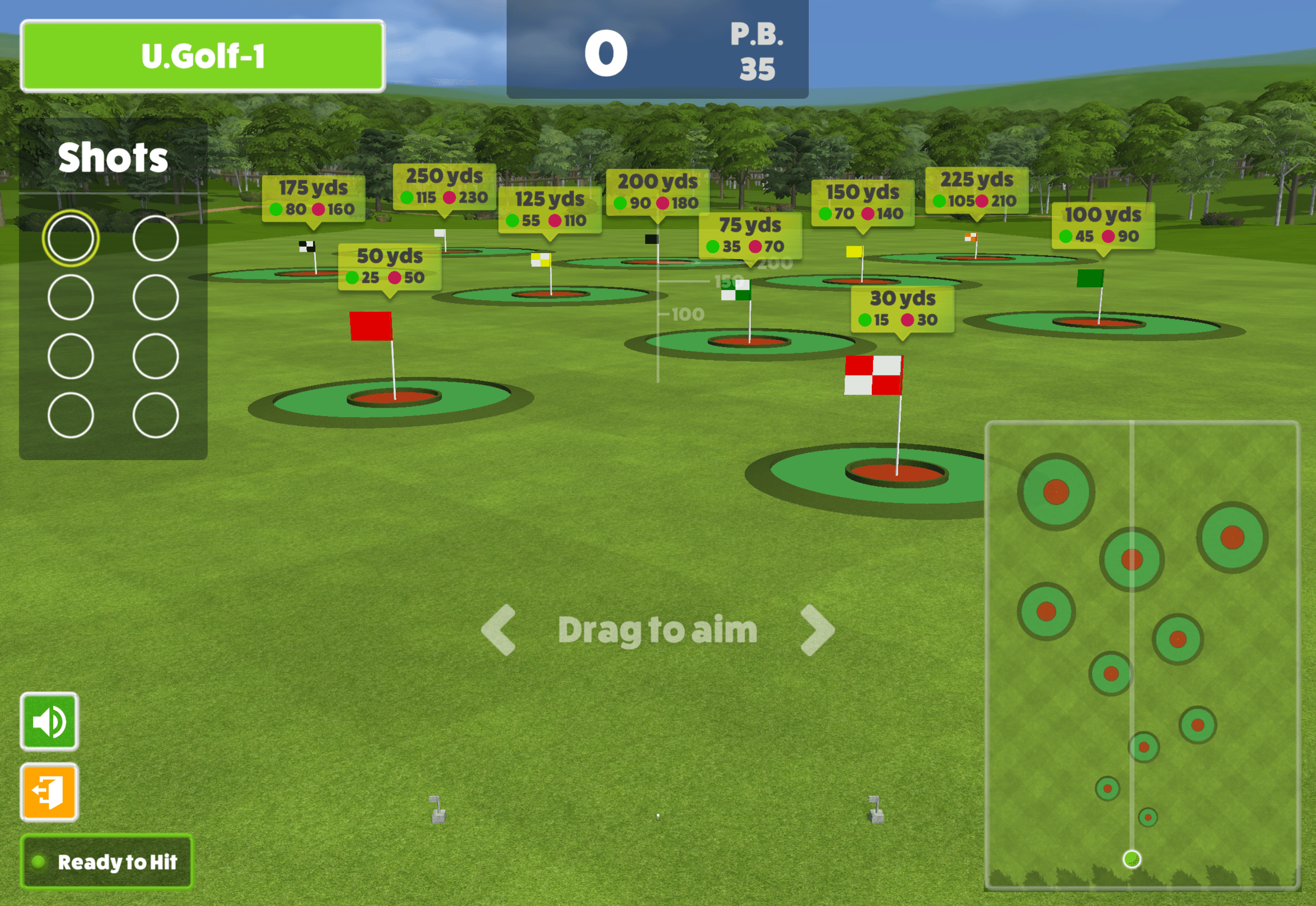Screen dimensions: 1316x906
Task: Select the yellow flag under the 150 yds marker
Action: click(x=854, y=253)
